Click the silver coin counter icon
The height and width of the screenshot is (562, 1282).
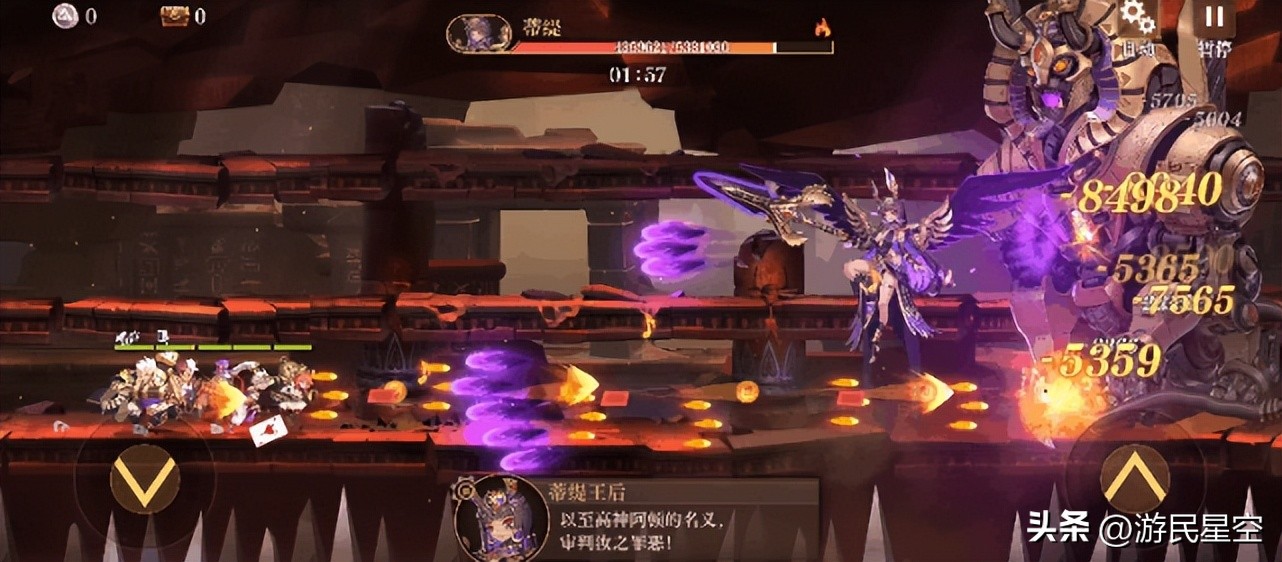coord(65,16)
